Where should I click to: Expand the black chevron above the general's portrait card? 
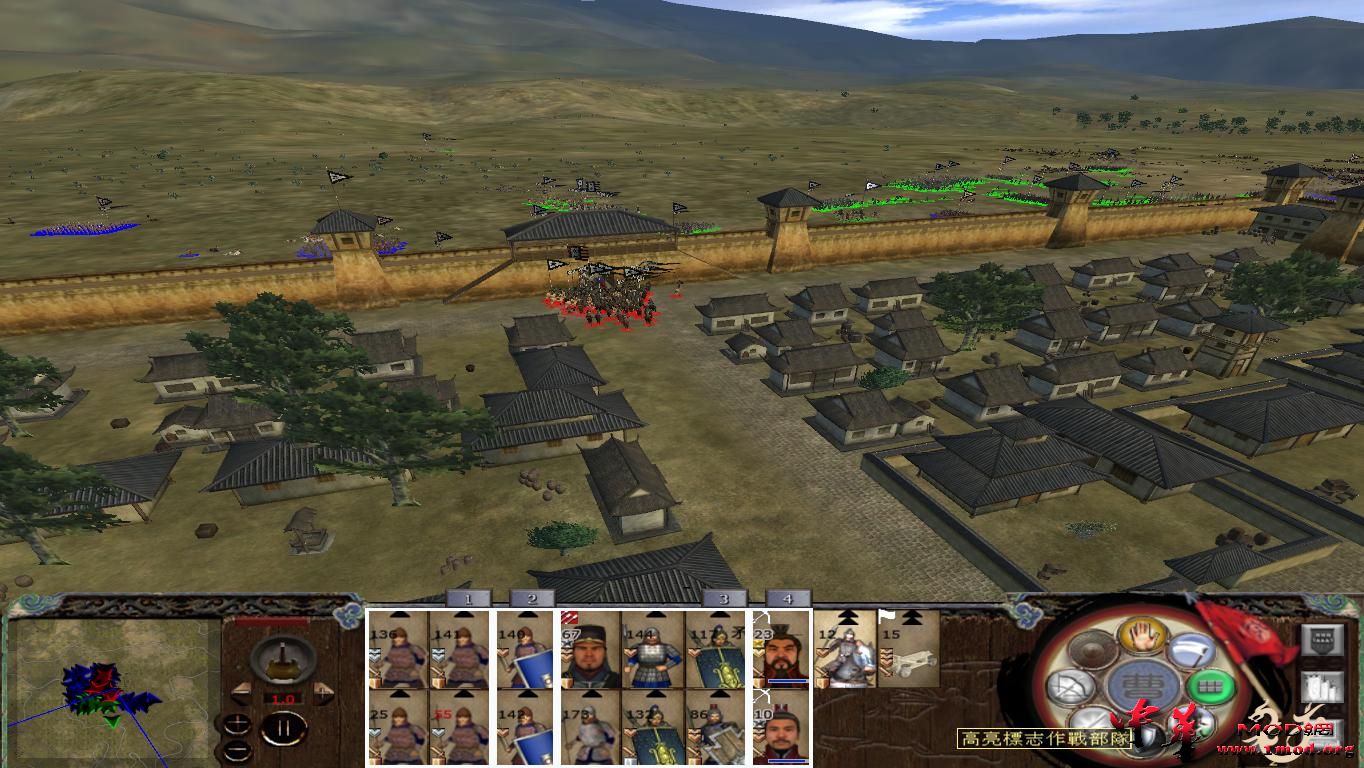(x=847, y=615)
